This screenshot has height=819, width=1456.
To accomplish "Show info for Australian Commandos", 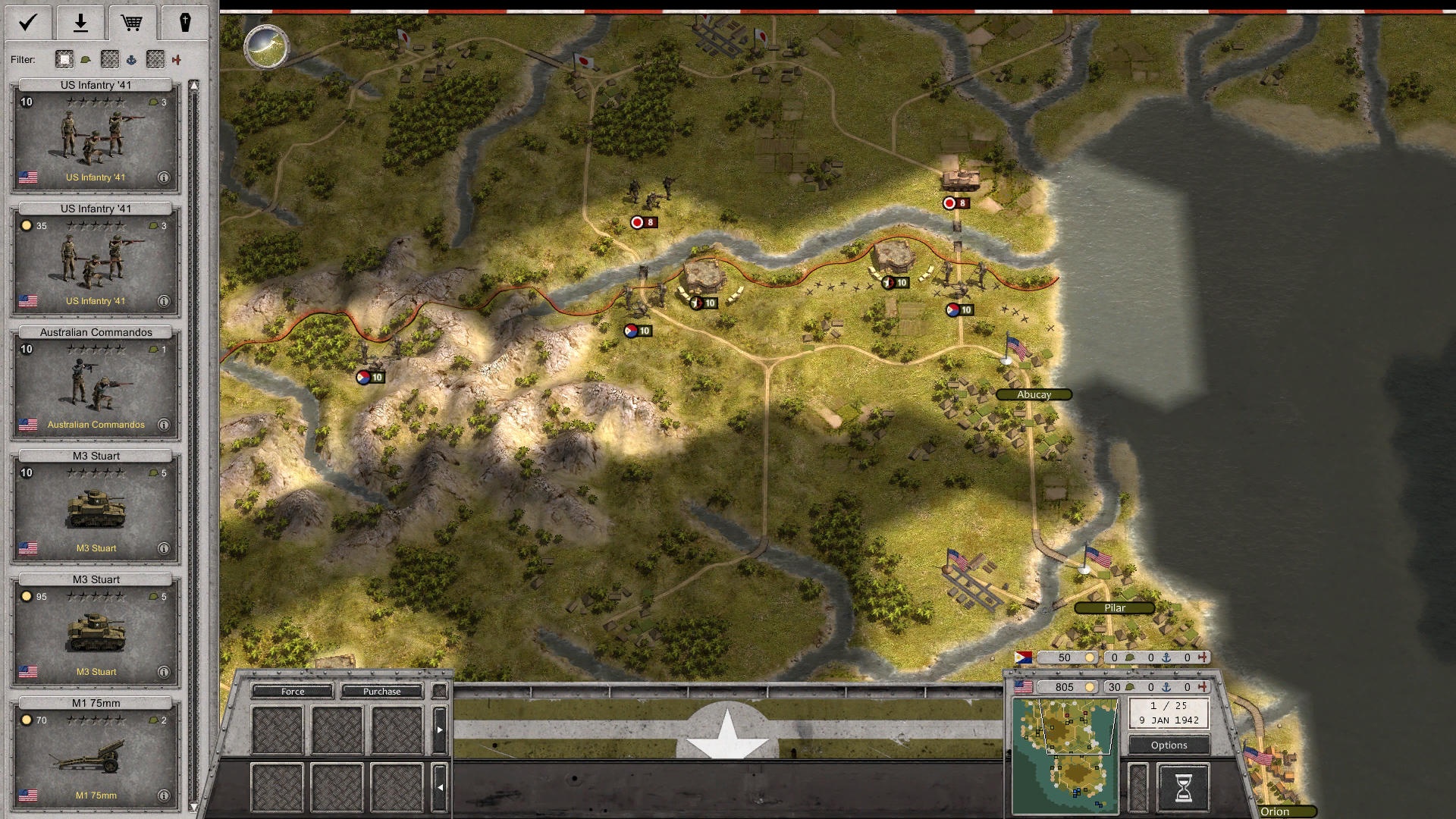I will [x=163, y=425].
